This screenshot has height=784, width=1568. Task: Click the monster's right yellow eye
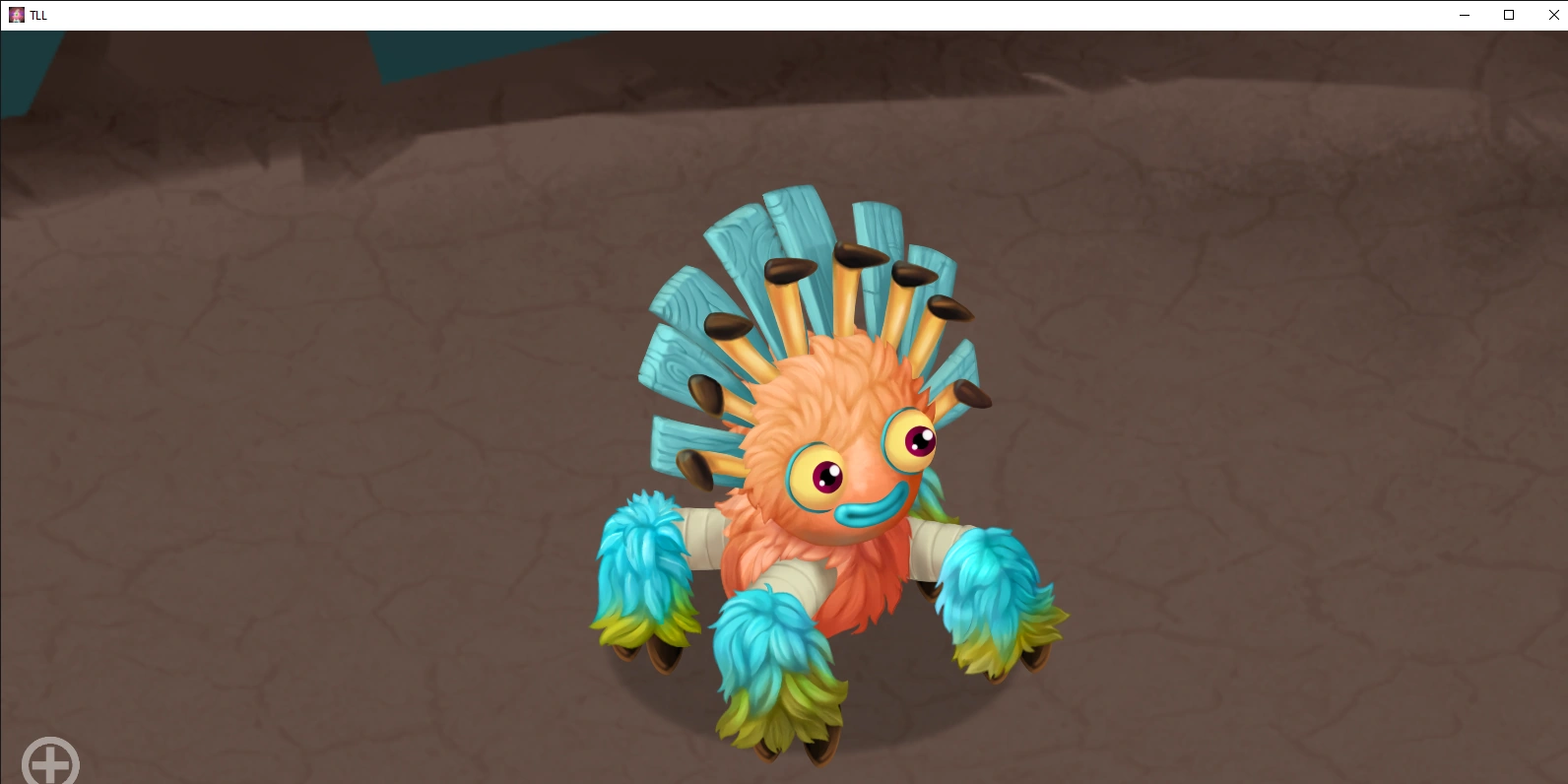pos(911,438)
